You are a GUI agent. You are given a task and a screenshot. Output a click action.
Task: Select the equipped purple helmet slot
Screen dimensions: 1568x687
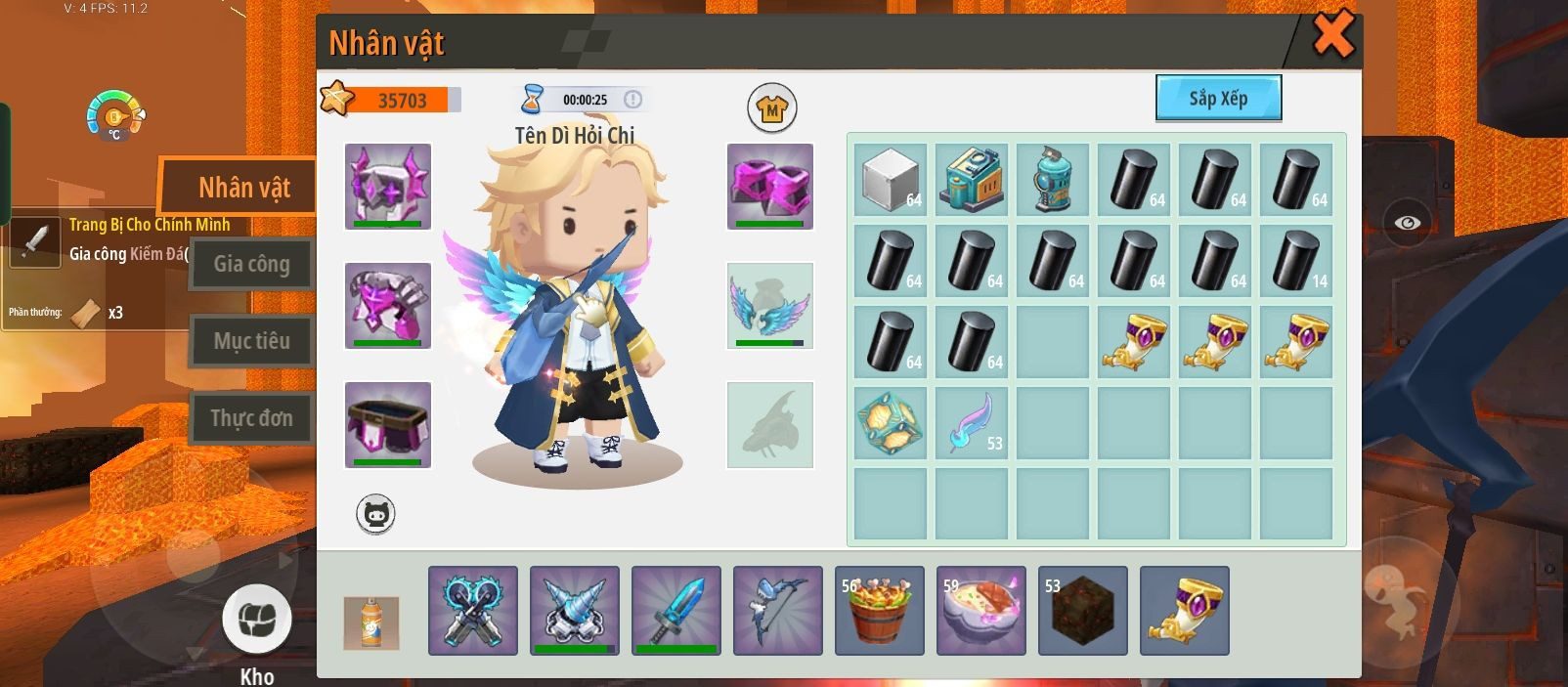point(388,186)
